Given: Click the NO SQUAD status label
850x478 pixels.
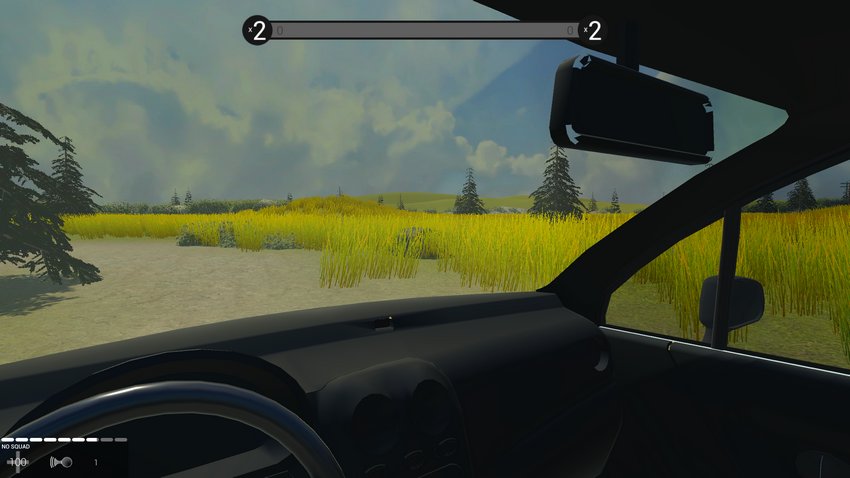Looking at the screenshot, I should pyautogui.click(x=17, y=447).
